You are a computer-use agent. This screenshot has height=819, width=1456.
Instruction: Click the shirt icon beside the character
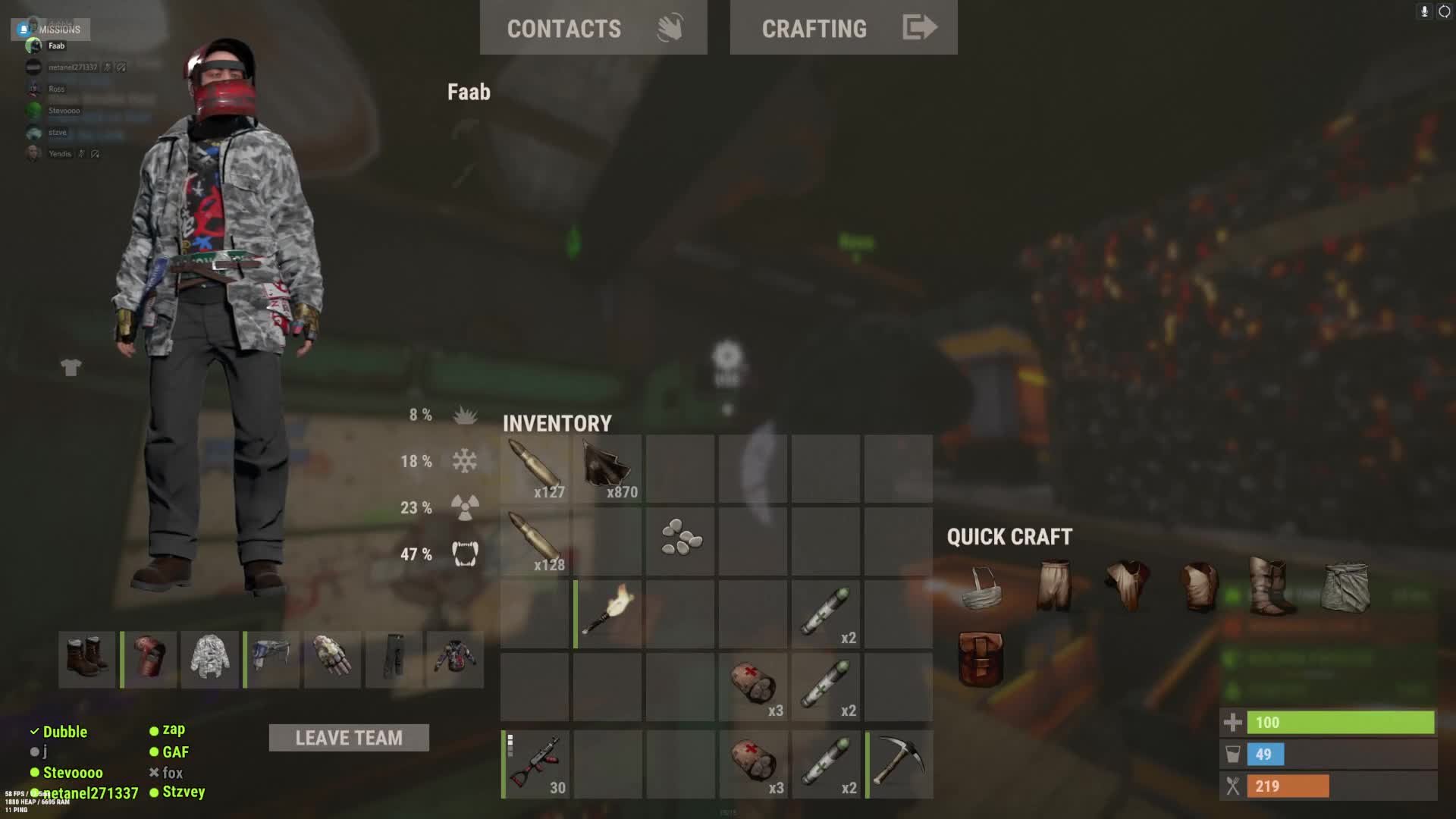pyautogui.click(x=71, y=368)
